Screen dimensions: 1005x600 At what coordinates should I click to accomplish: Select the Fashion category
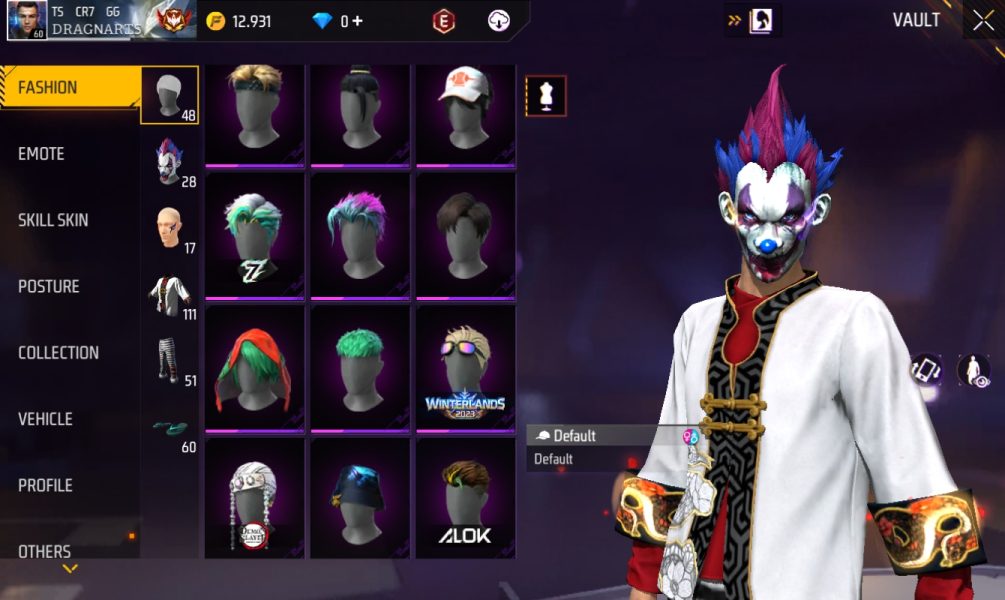48,88
